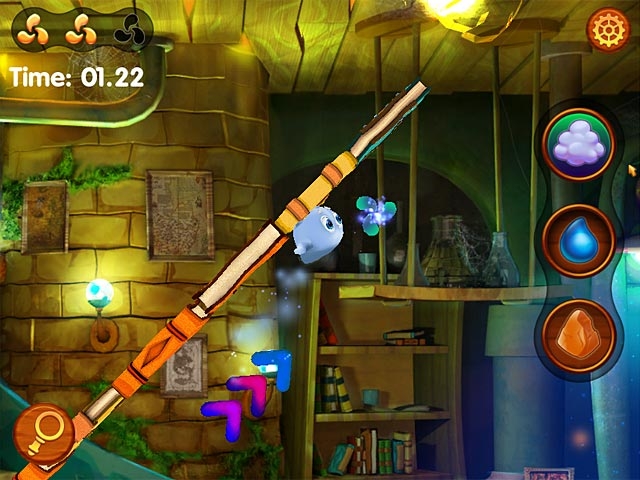Viewport: 640px width, 480px height.
Task: Open the gear settings menu
Action: click(606, 29)
